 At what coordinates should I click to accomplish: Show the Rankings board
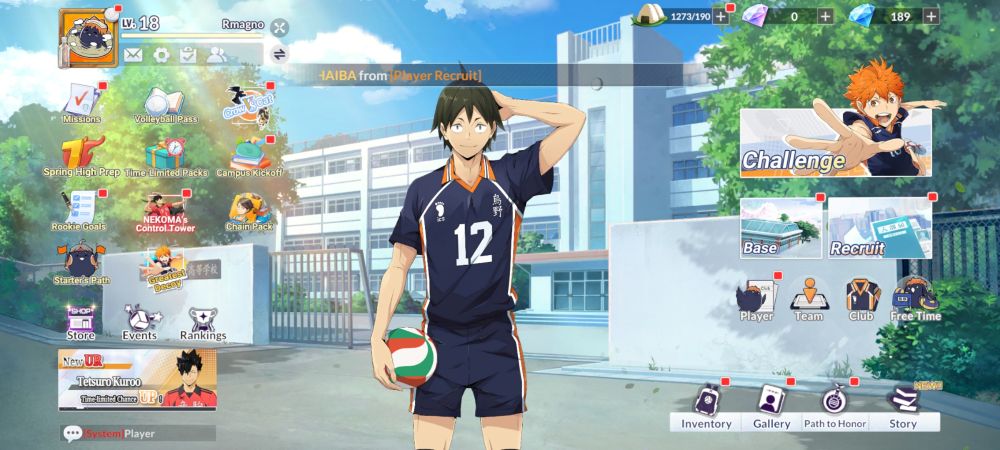203,322
